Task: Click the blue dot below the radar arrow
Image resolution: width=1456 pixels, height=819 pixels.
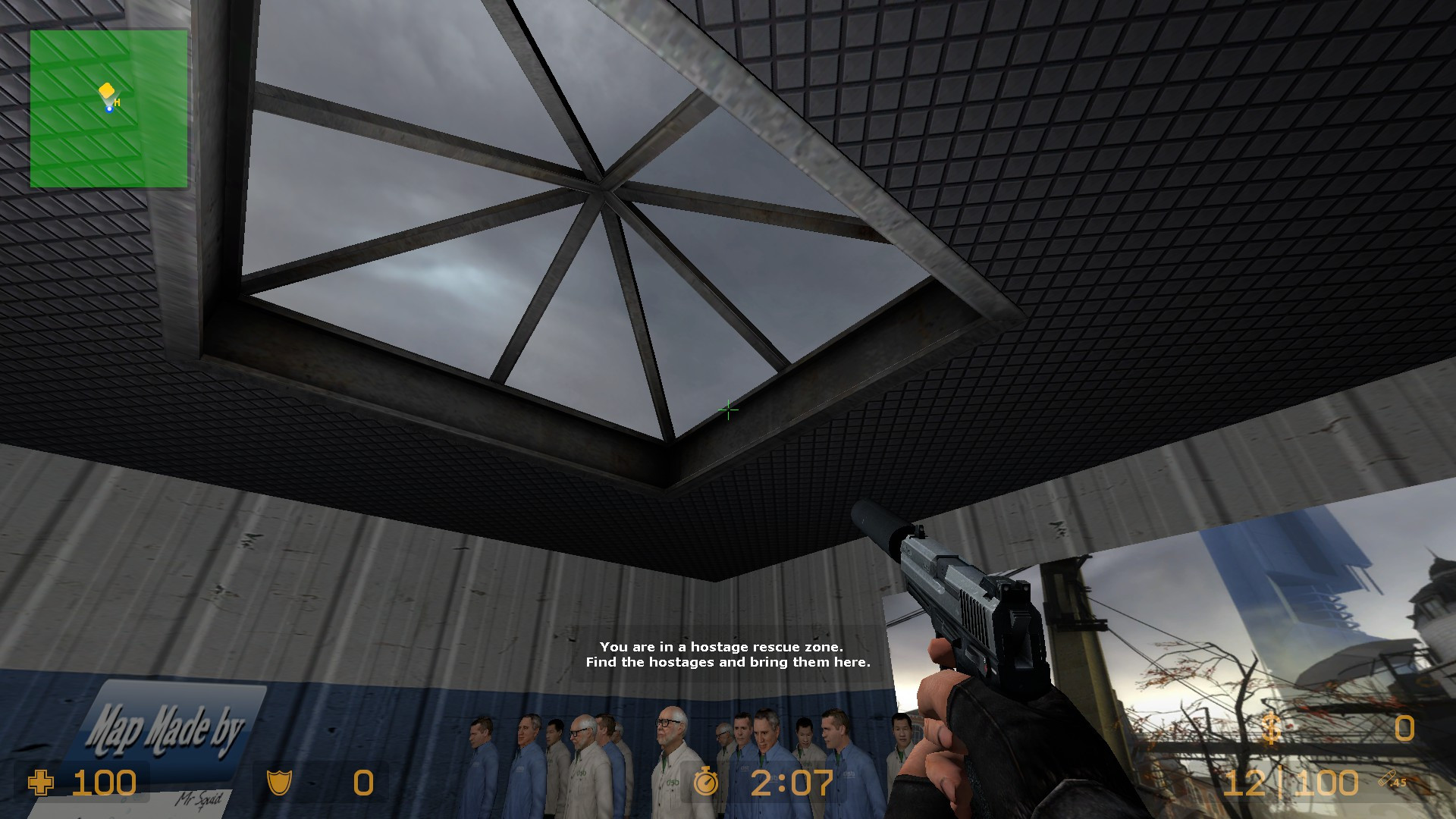Action: [x=108, y=108]
